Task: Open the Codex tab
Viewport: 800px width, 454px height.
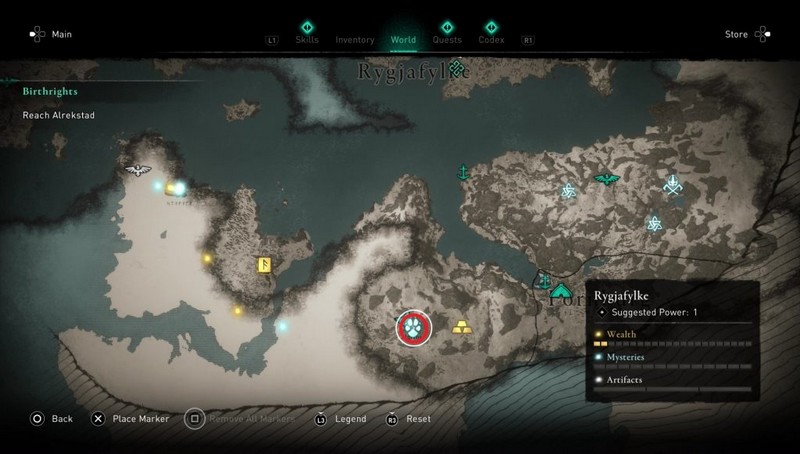Action: click(x=492, y=40)
